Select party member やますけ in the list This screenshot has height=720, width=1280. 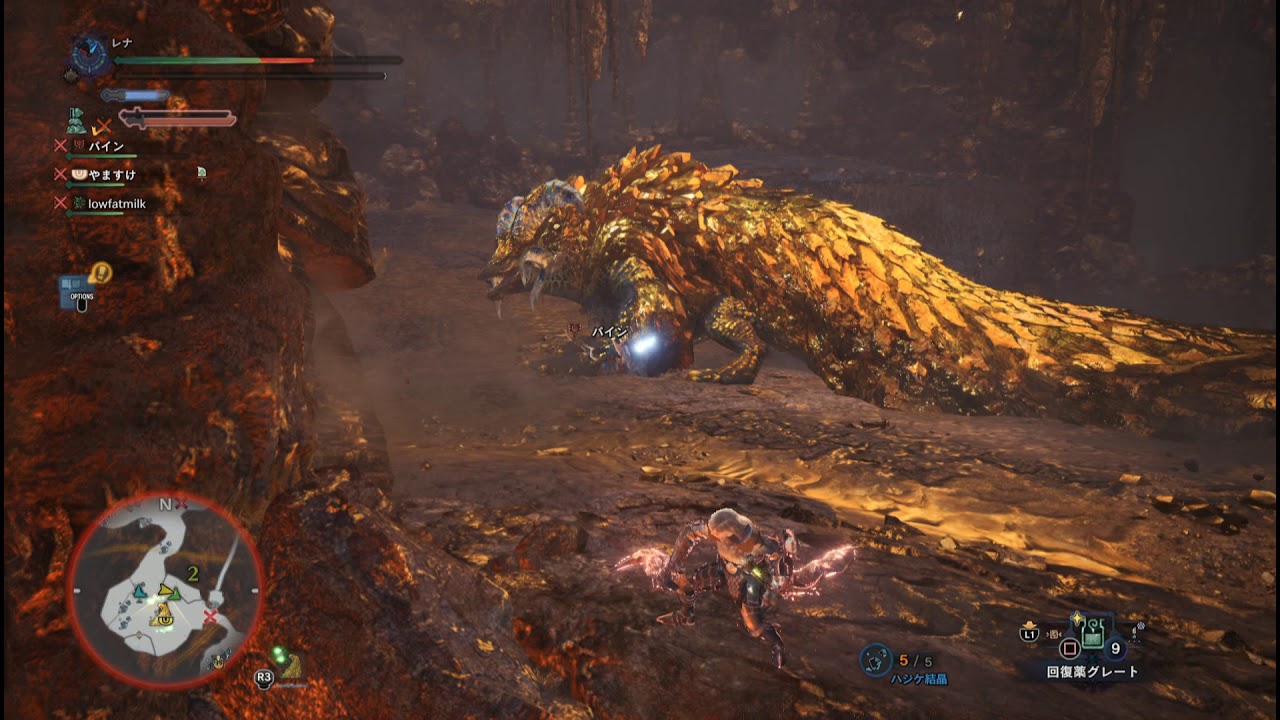tap(111, 175)
